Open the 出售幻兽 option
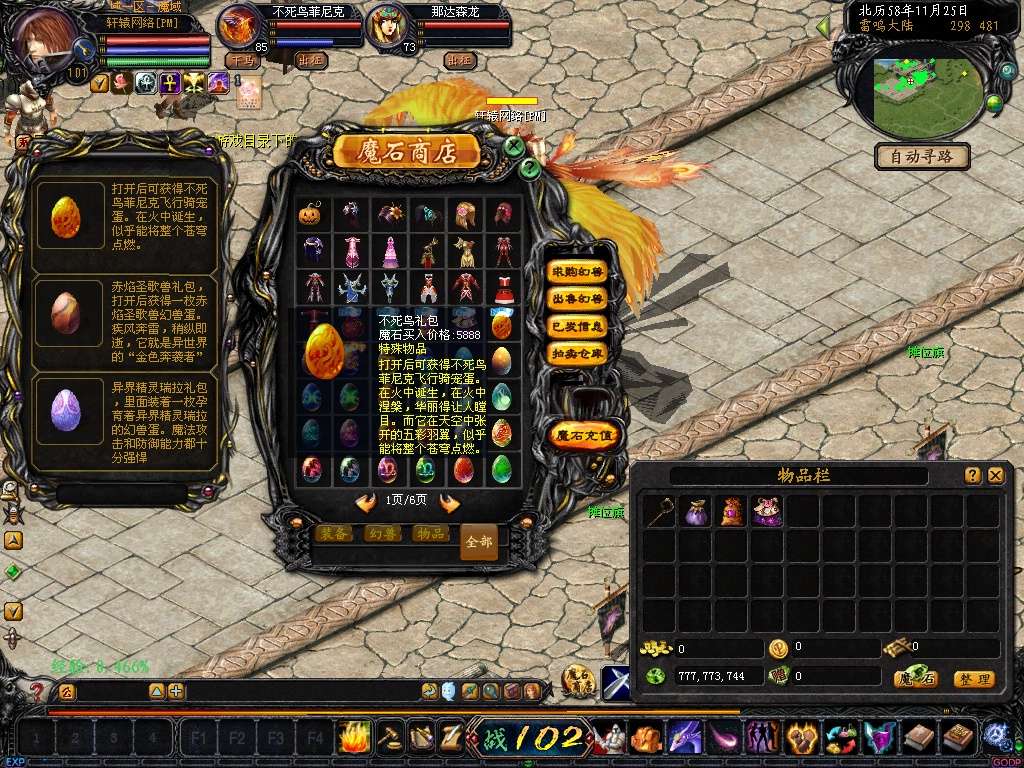The image size is (1024, 768). (578, 299)
